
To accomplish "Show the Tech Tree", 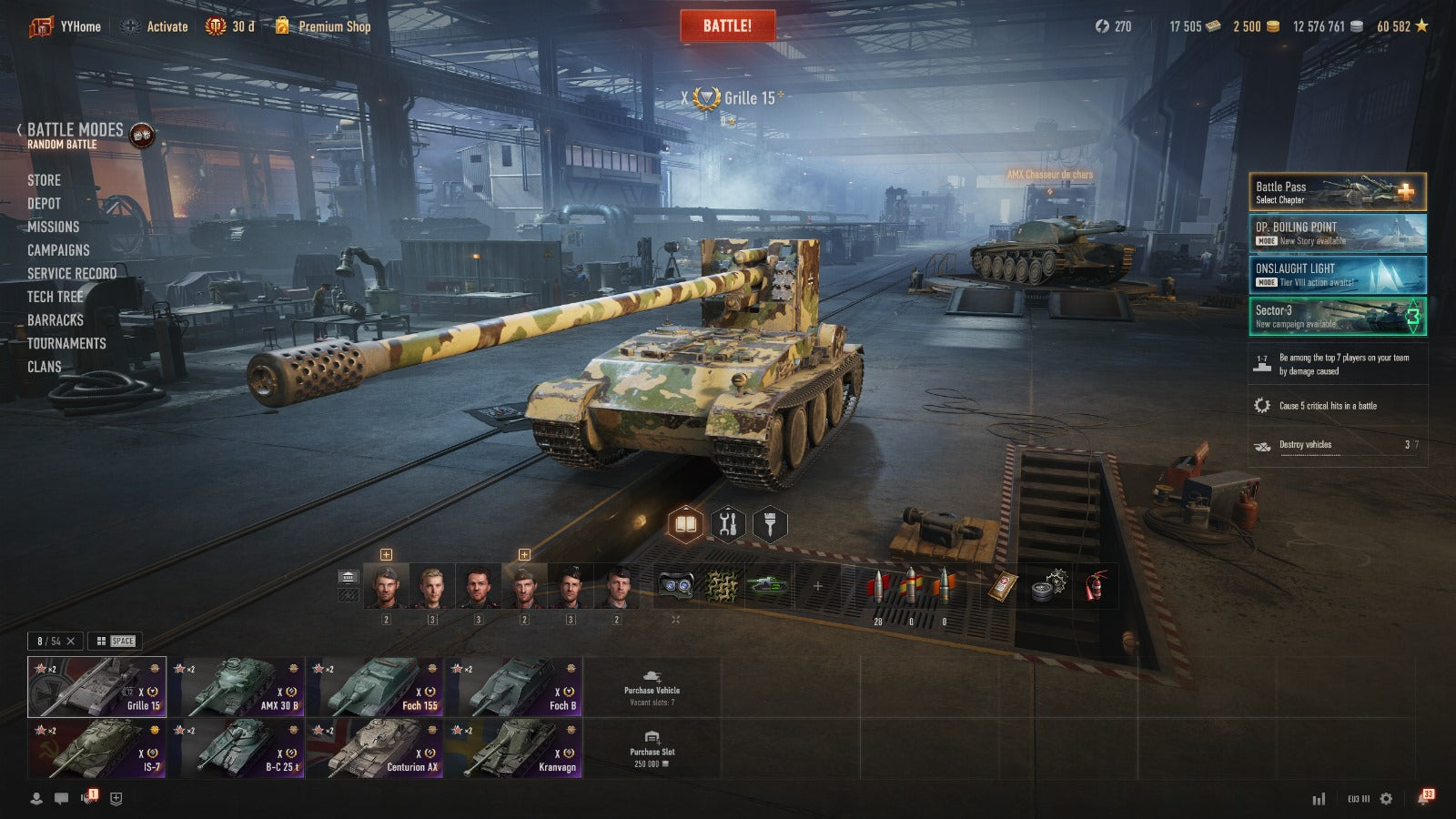I will click(55, 297).
